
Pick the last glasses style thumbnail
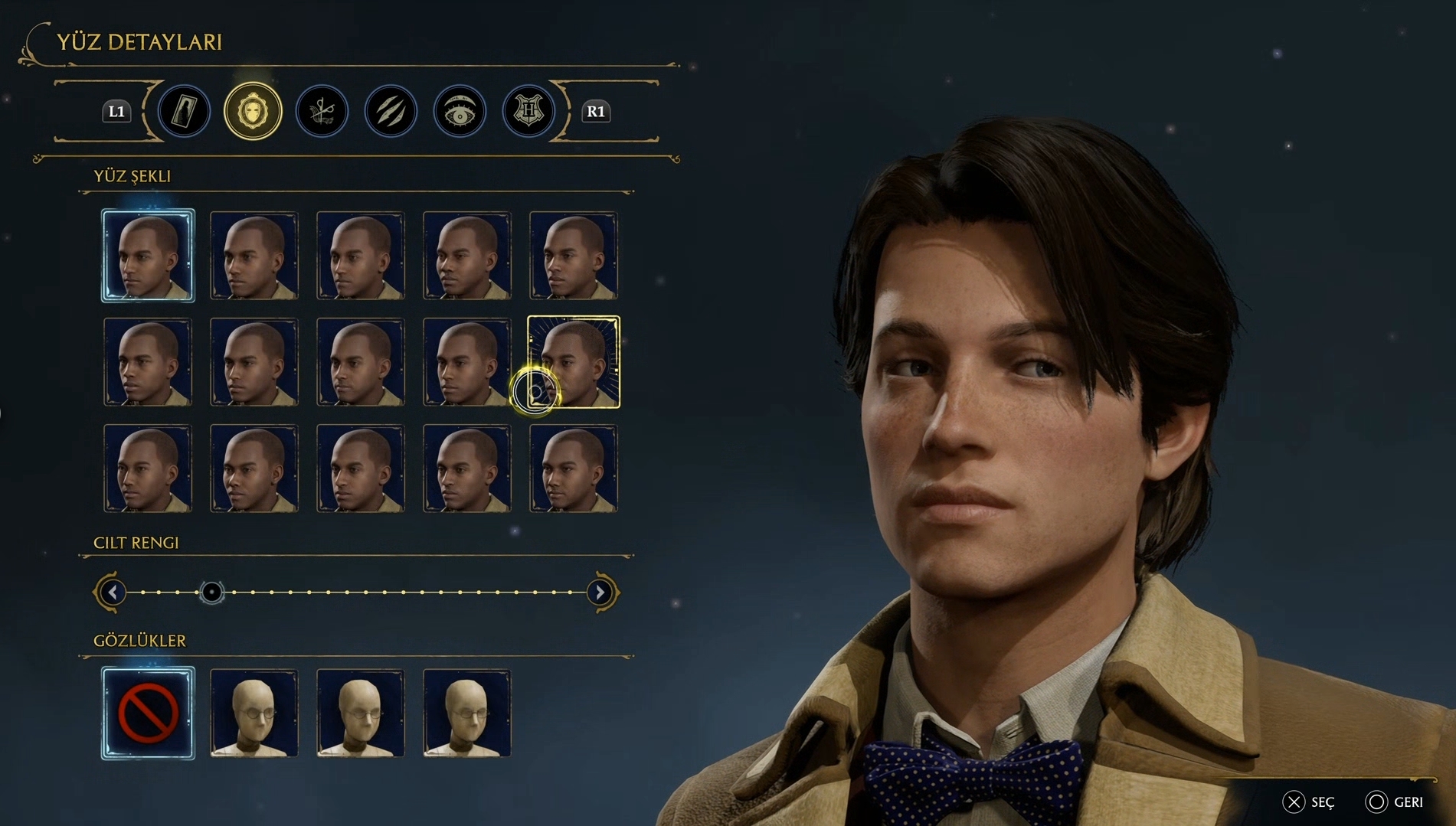point(466,713)
